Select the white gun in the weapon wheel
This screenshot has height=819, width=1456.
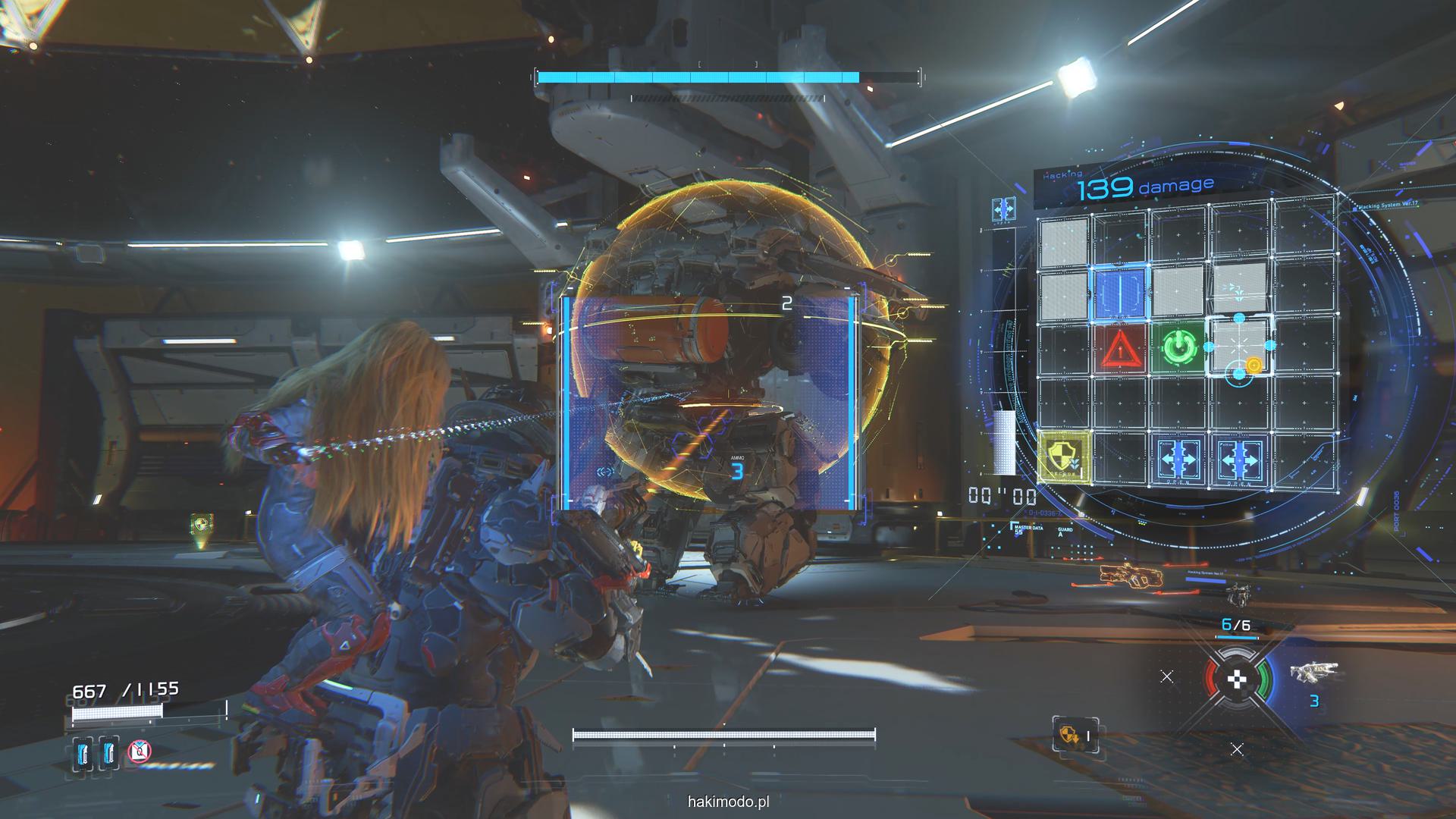1314,671
